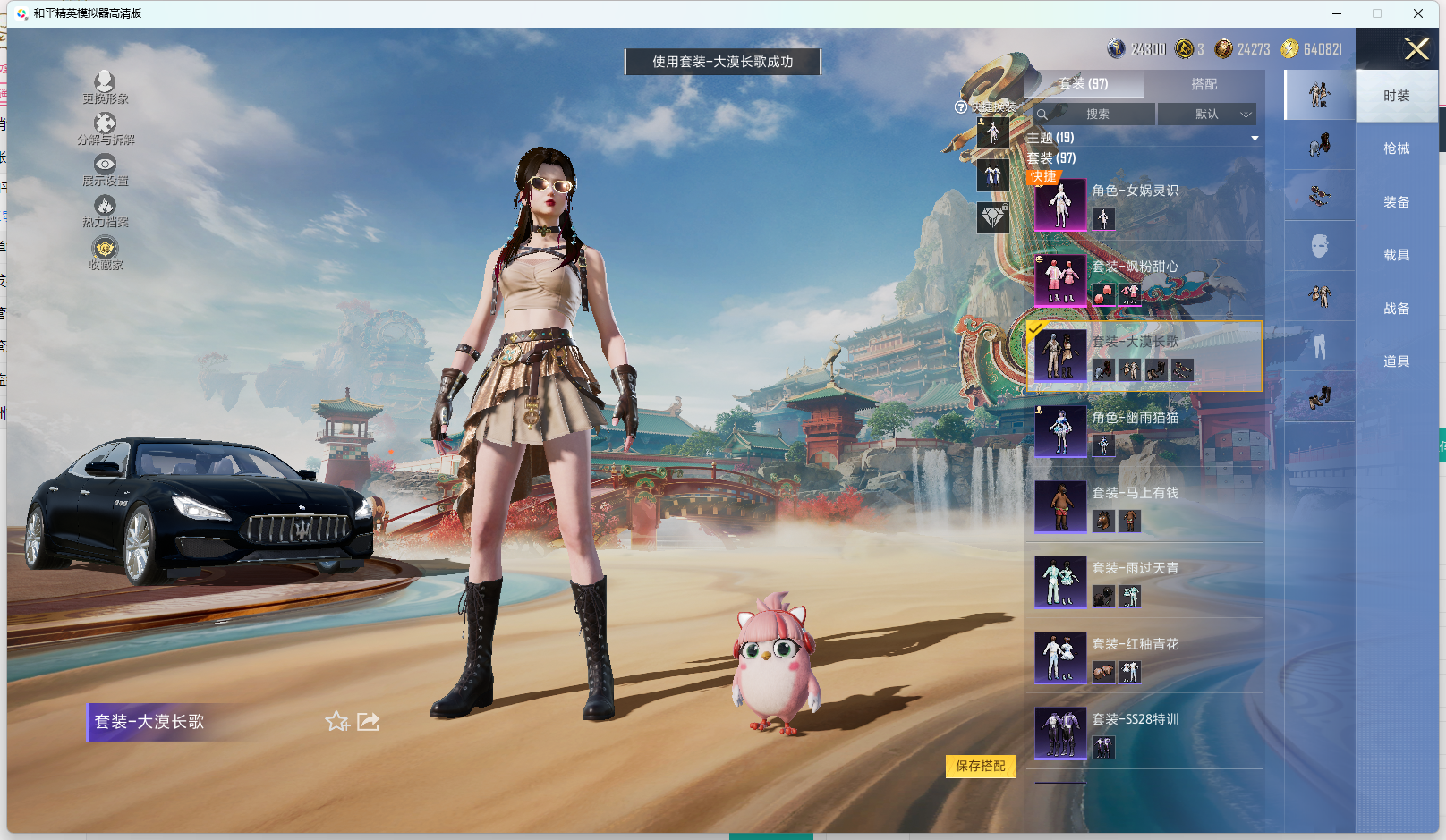Select the 战备 category
Viewport: 1446px width, 840px height.
(1396, 309)
